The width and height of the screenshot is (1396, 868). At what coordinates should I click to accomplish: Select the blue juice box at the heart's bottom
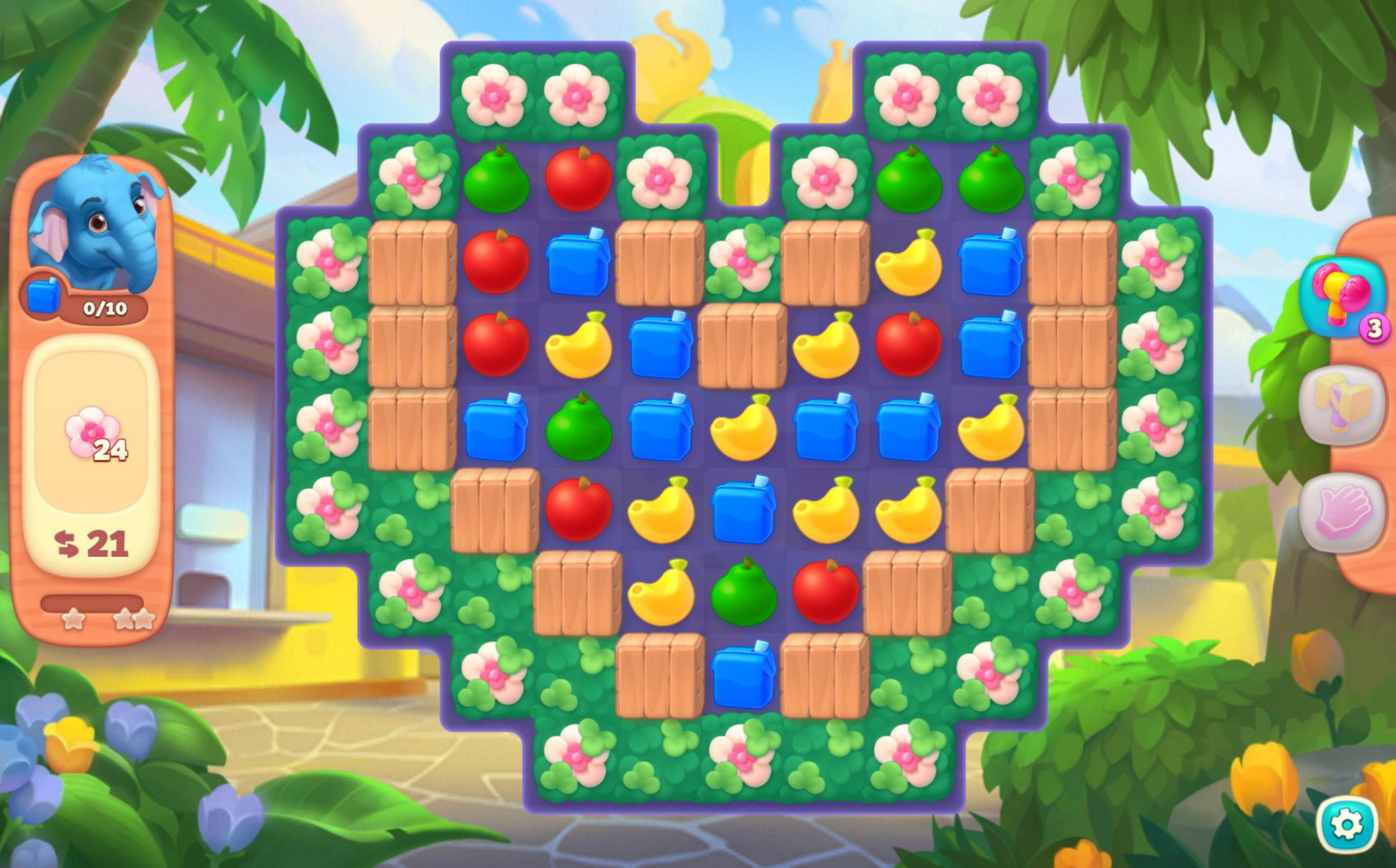[x=743, y=676]
